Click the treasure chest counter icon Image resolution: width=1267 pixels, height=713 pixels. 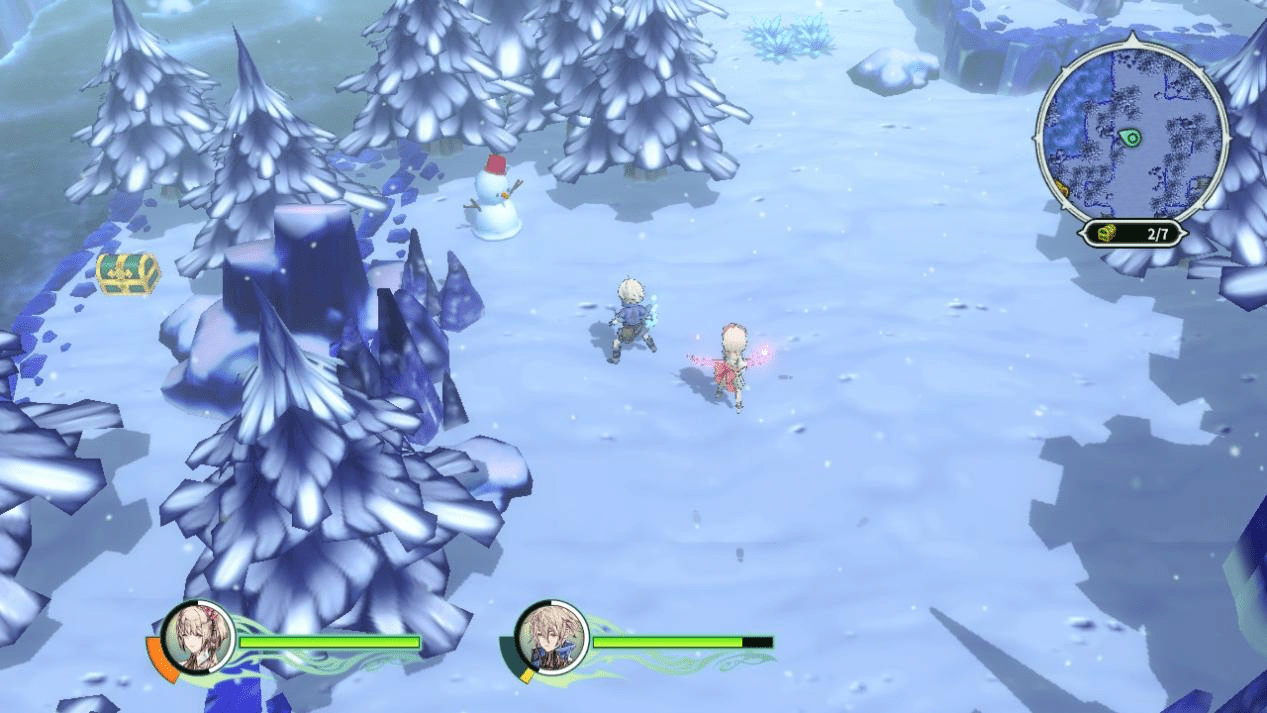(x=1105, y=233)
